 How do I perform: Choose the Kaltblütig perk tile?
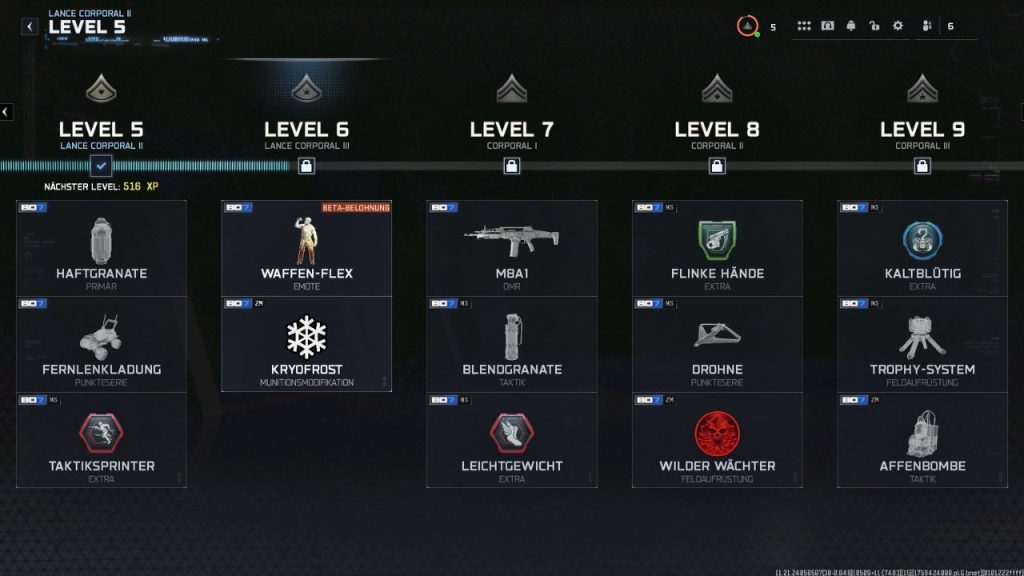point(922,248)
